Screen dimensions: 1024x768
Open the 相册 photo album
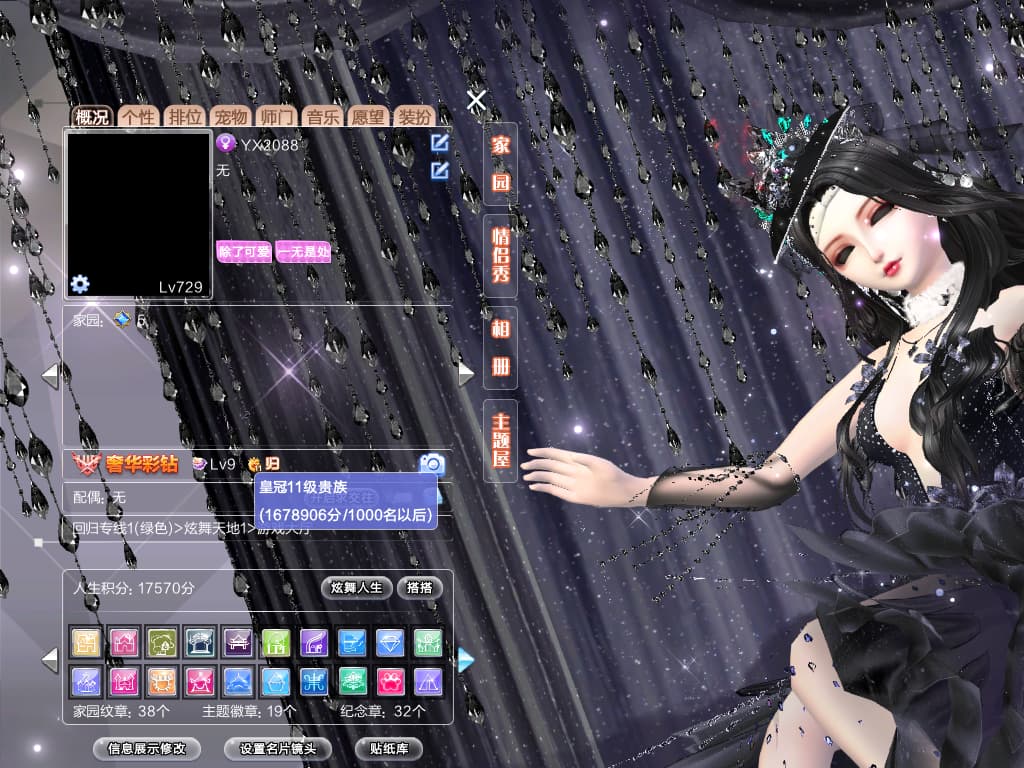tap(500, 348)
